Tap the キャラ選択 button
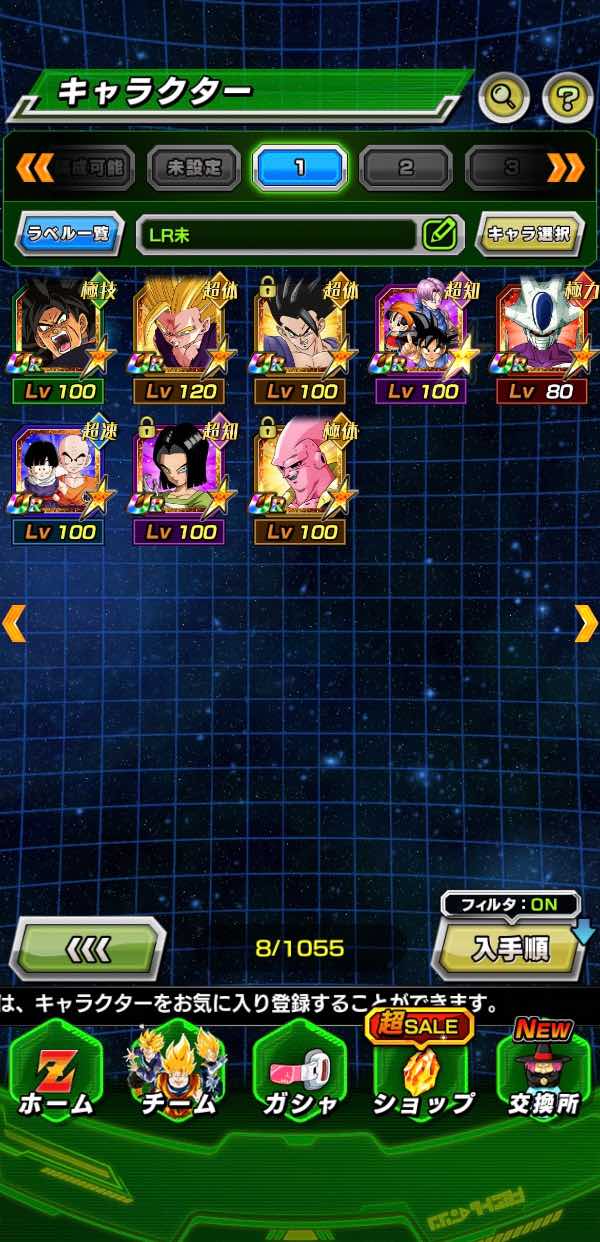The height and width of the screenshot is (1242, 600). click(x=529, y=234)
